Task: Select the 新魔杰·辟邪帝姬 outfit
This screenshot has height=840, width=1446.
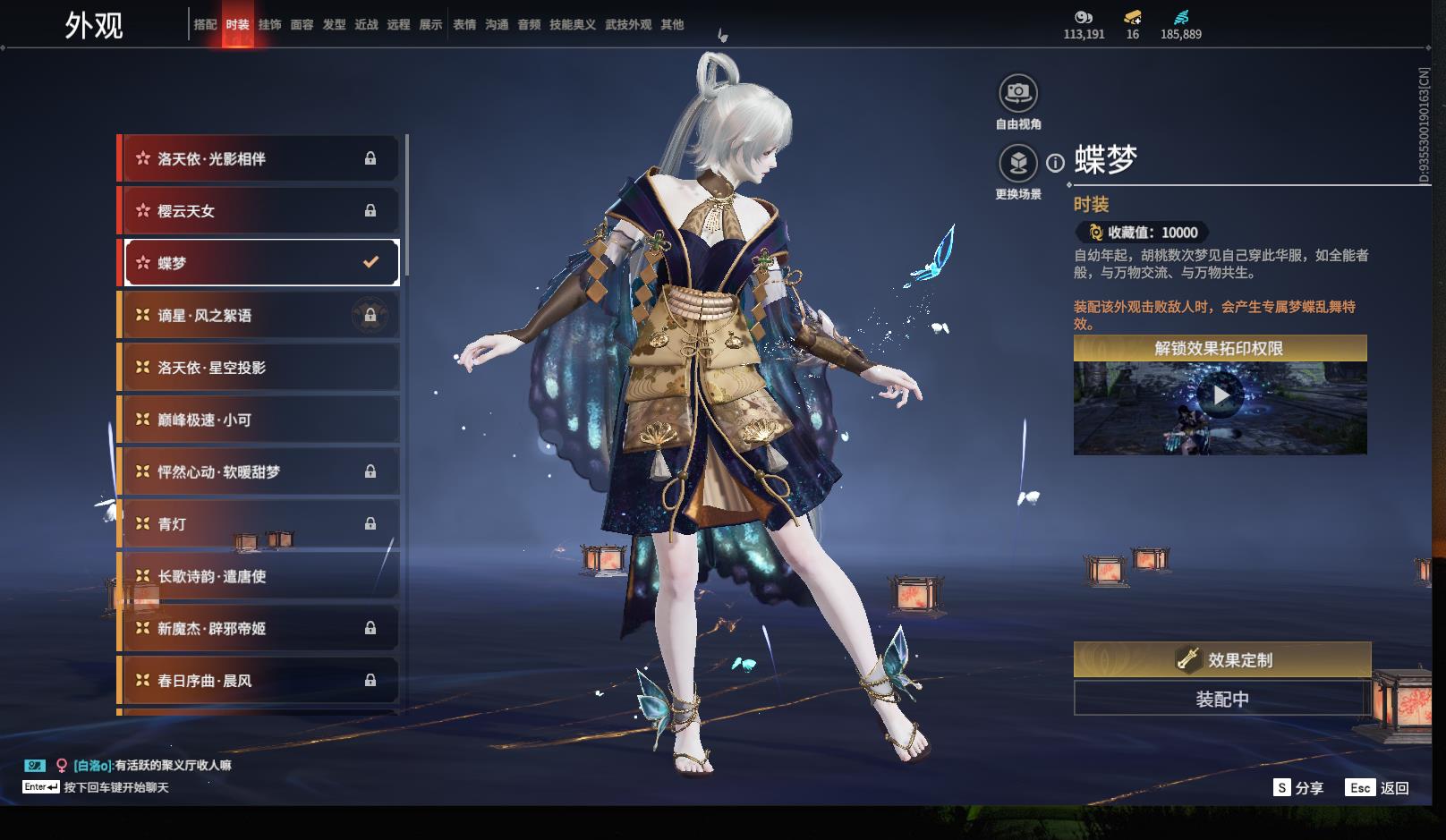Action: 259,629
